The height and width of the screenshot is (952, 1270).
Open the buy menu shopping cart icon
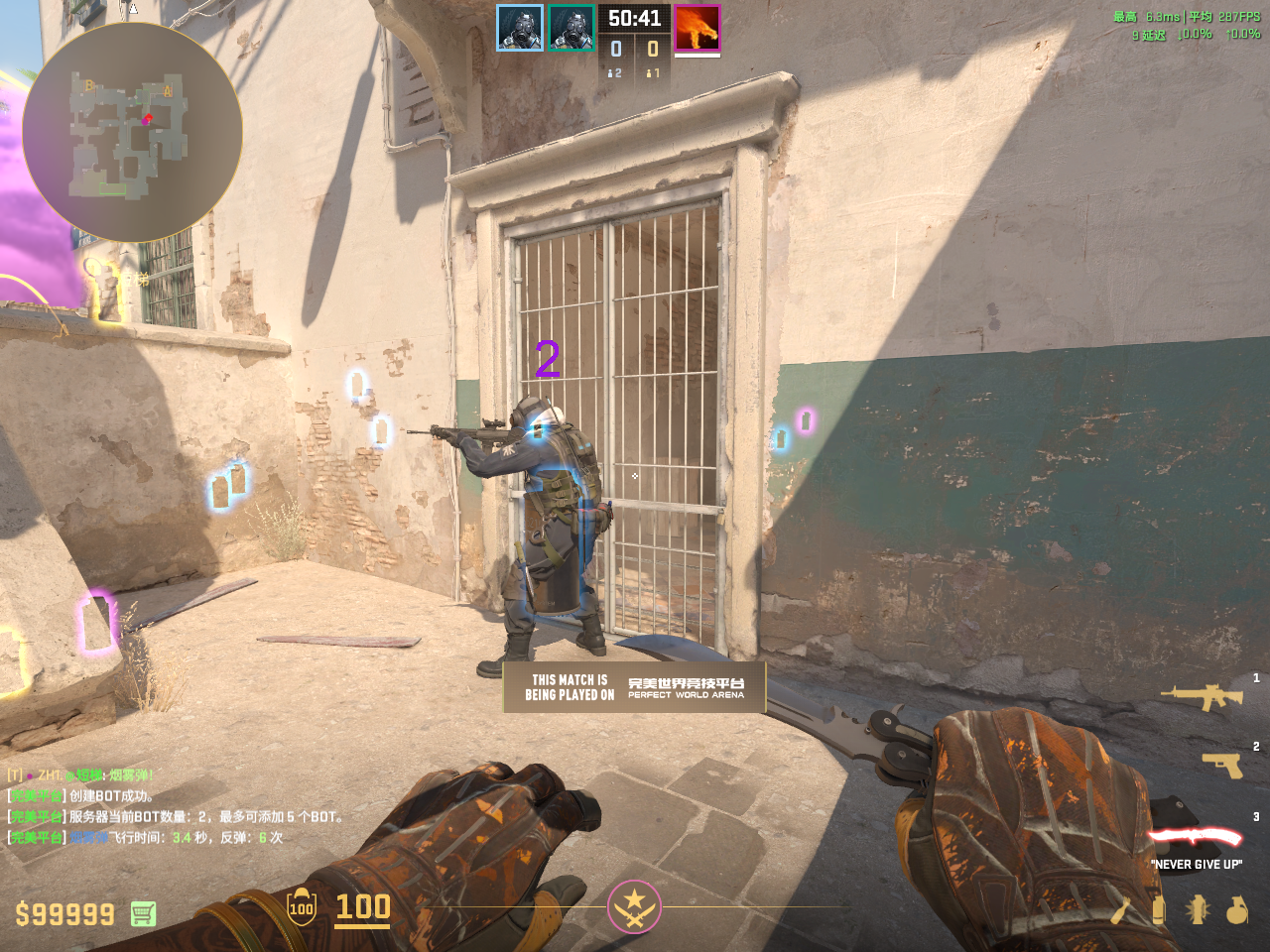point(143,913)
